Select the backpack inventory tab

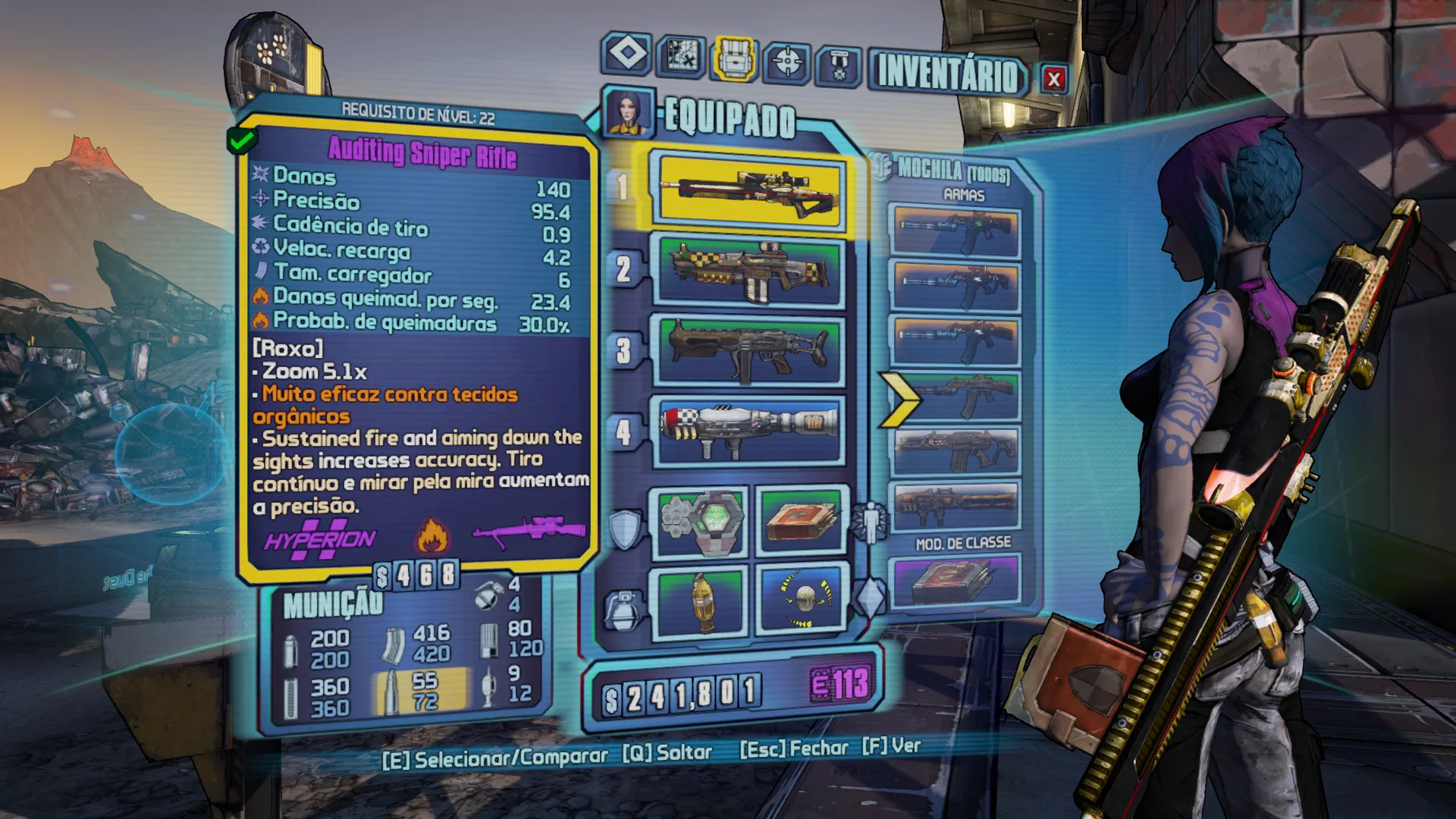[733, 58]
